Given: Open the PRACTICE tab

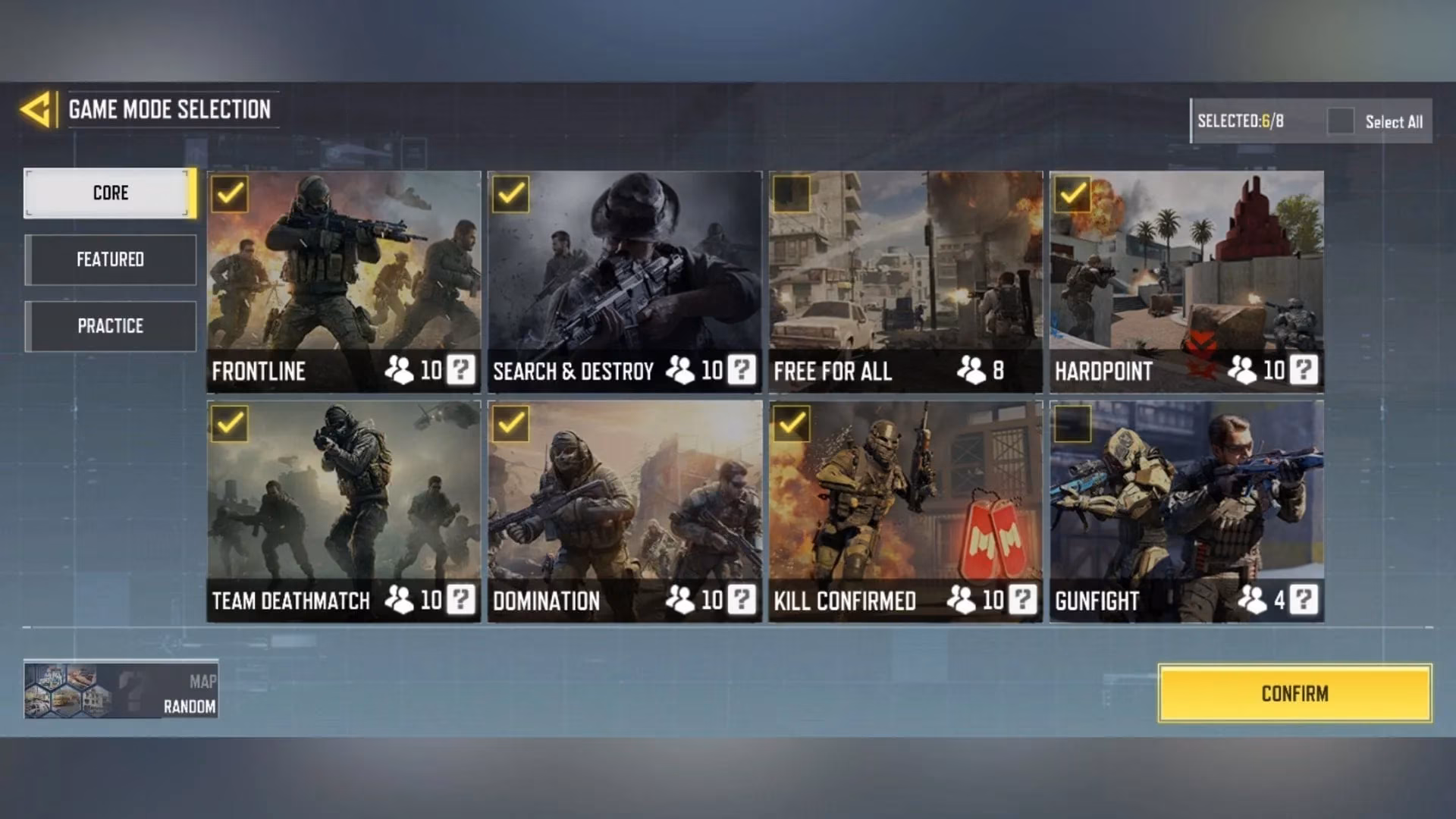Looking at the screenshot, I should point(111,325).
